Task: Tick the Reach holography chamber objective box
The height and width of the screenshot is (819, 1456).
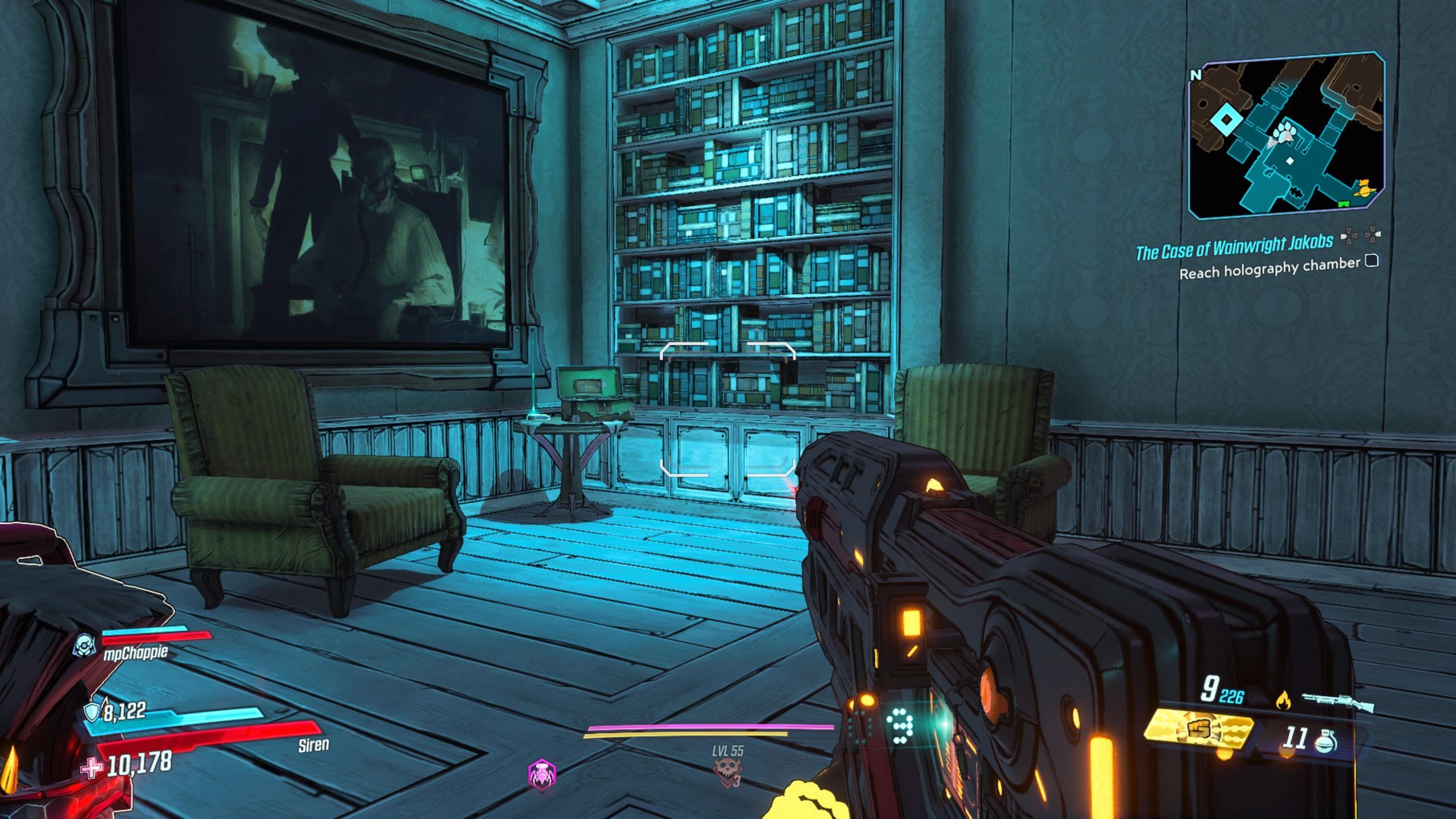Action: point(1372,261)
